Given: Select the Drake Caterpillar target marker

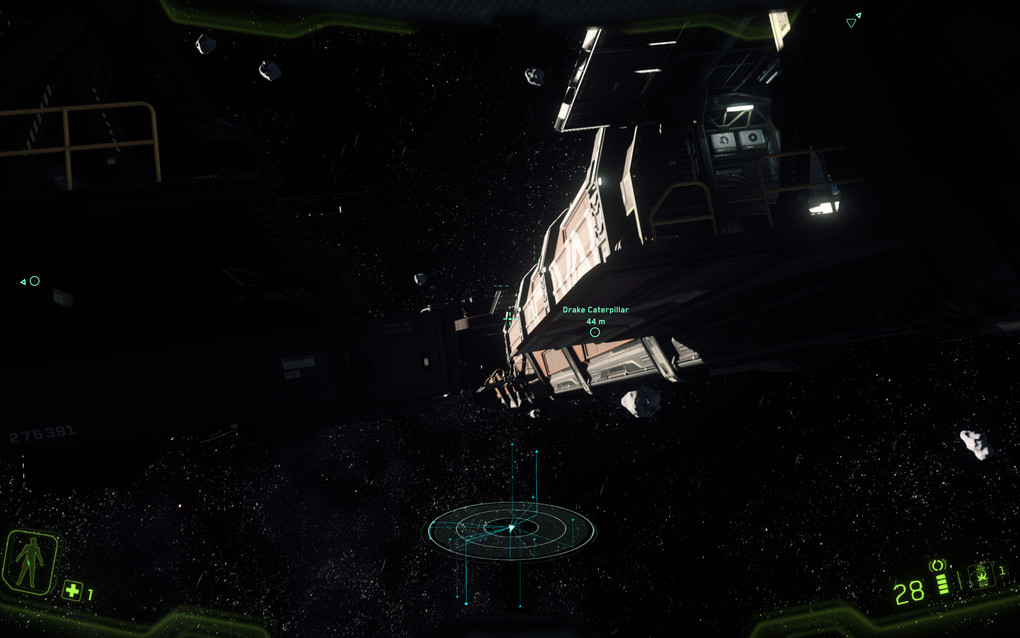Looking at the screenshot, I should click(x=595, y=332).
